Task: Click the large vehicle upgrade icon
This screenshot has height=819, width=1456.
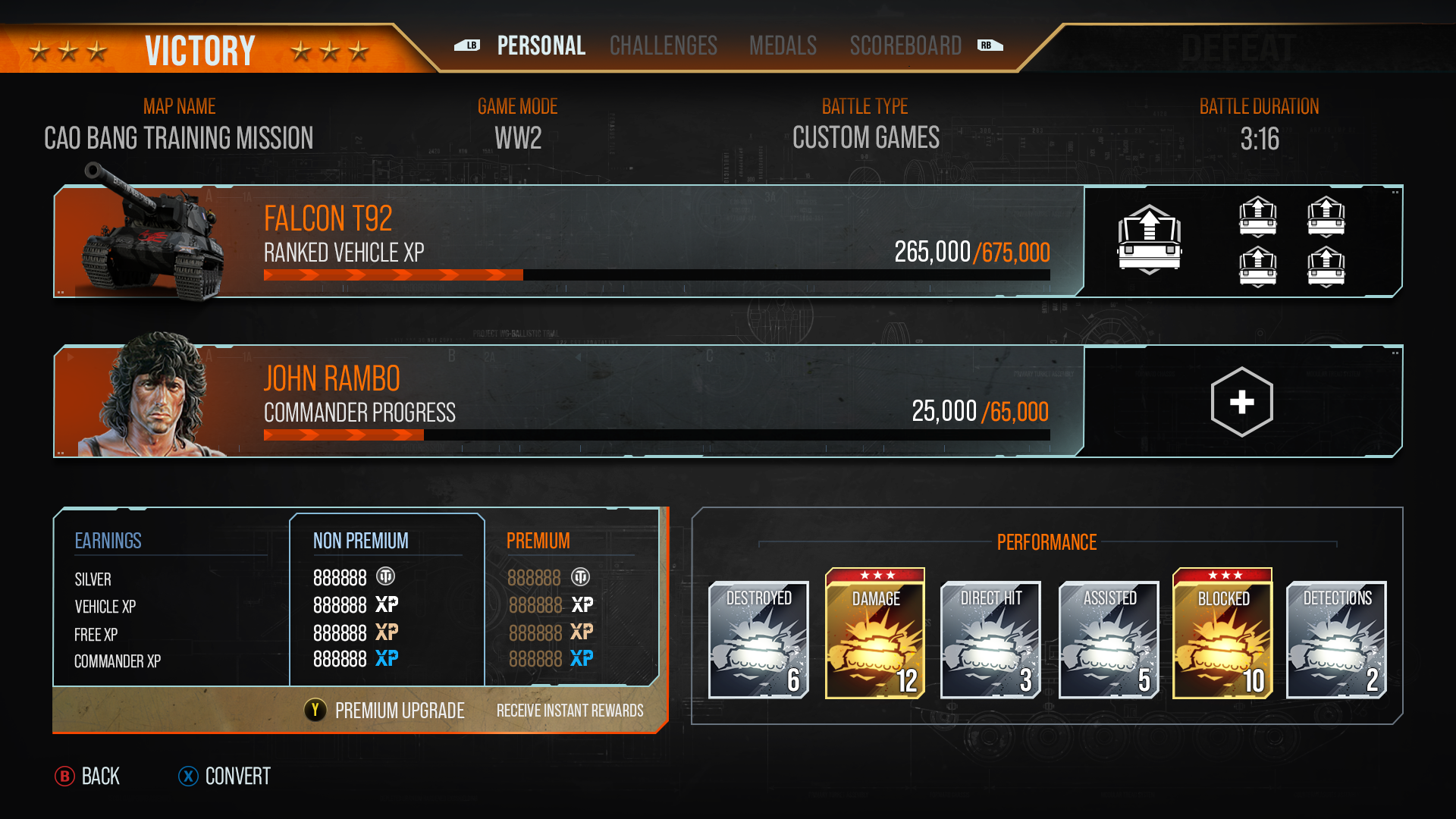Action: (x=1149, y=240)
